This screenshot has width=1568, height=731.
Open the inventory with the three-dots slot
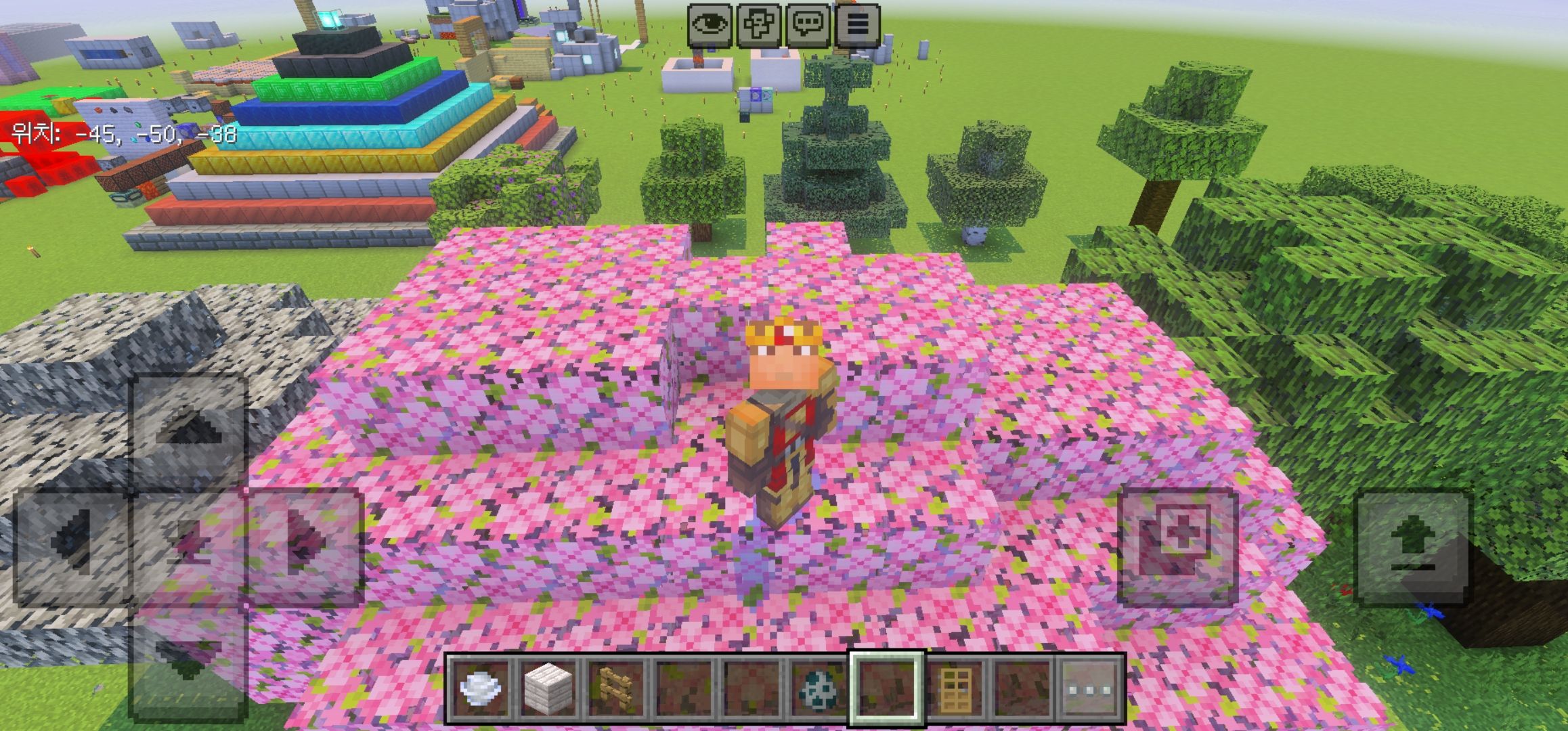(1089, 689)
